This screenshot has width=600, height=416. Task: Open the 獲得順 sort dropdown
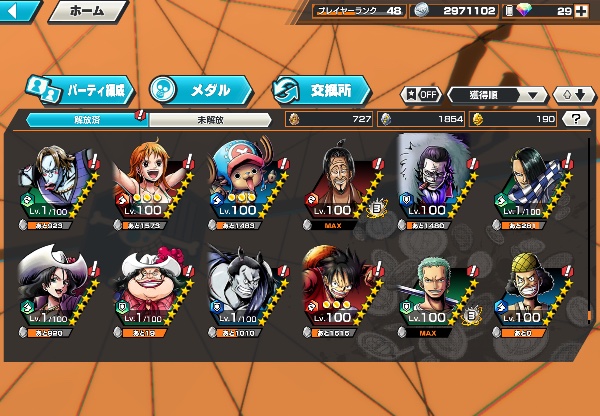click(495, 95)
